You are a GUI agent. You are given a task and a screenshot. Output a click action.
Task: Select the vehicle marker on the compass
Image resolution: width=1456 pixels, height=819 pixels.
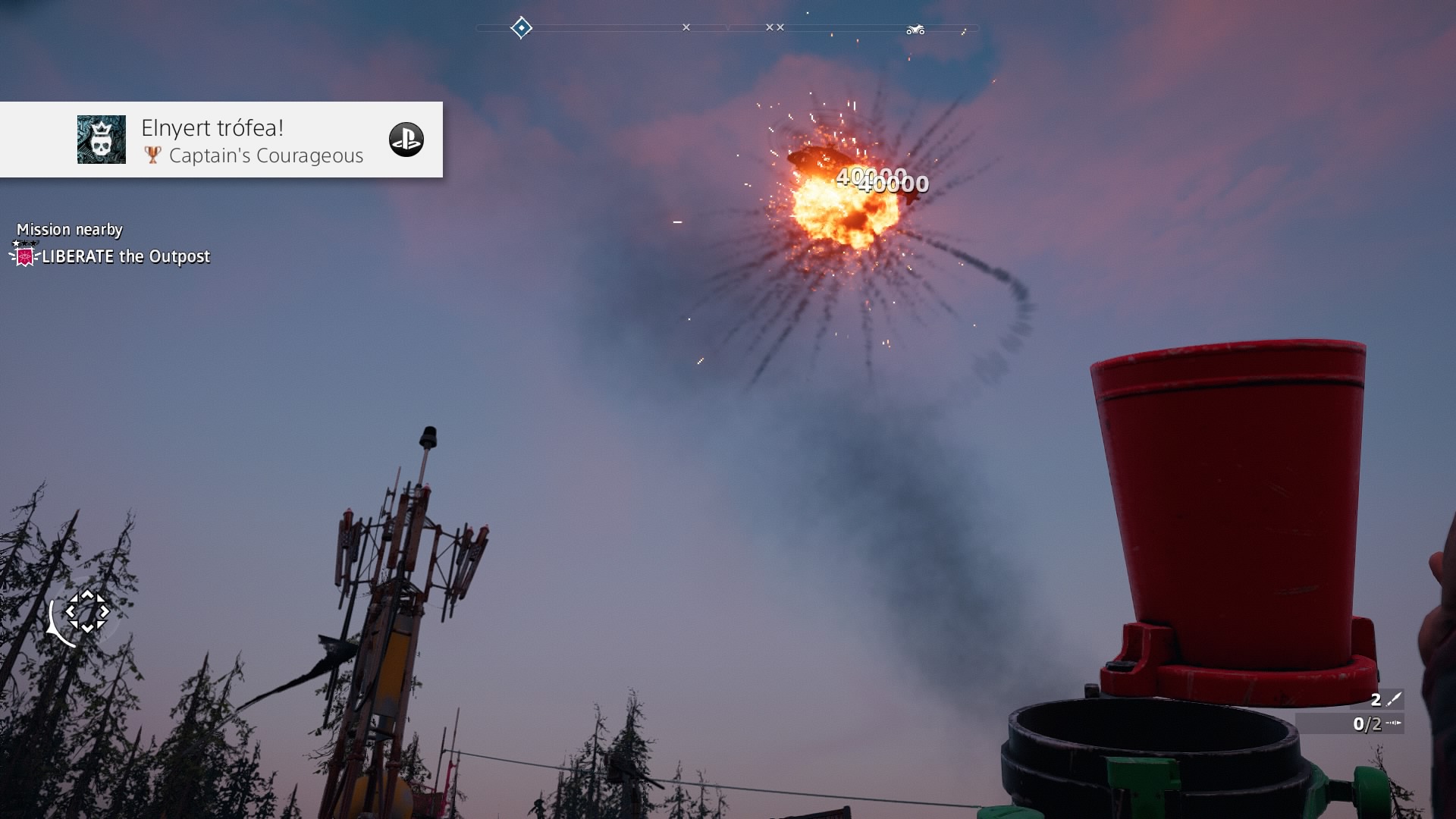[915, 30]
